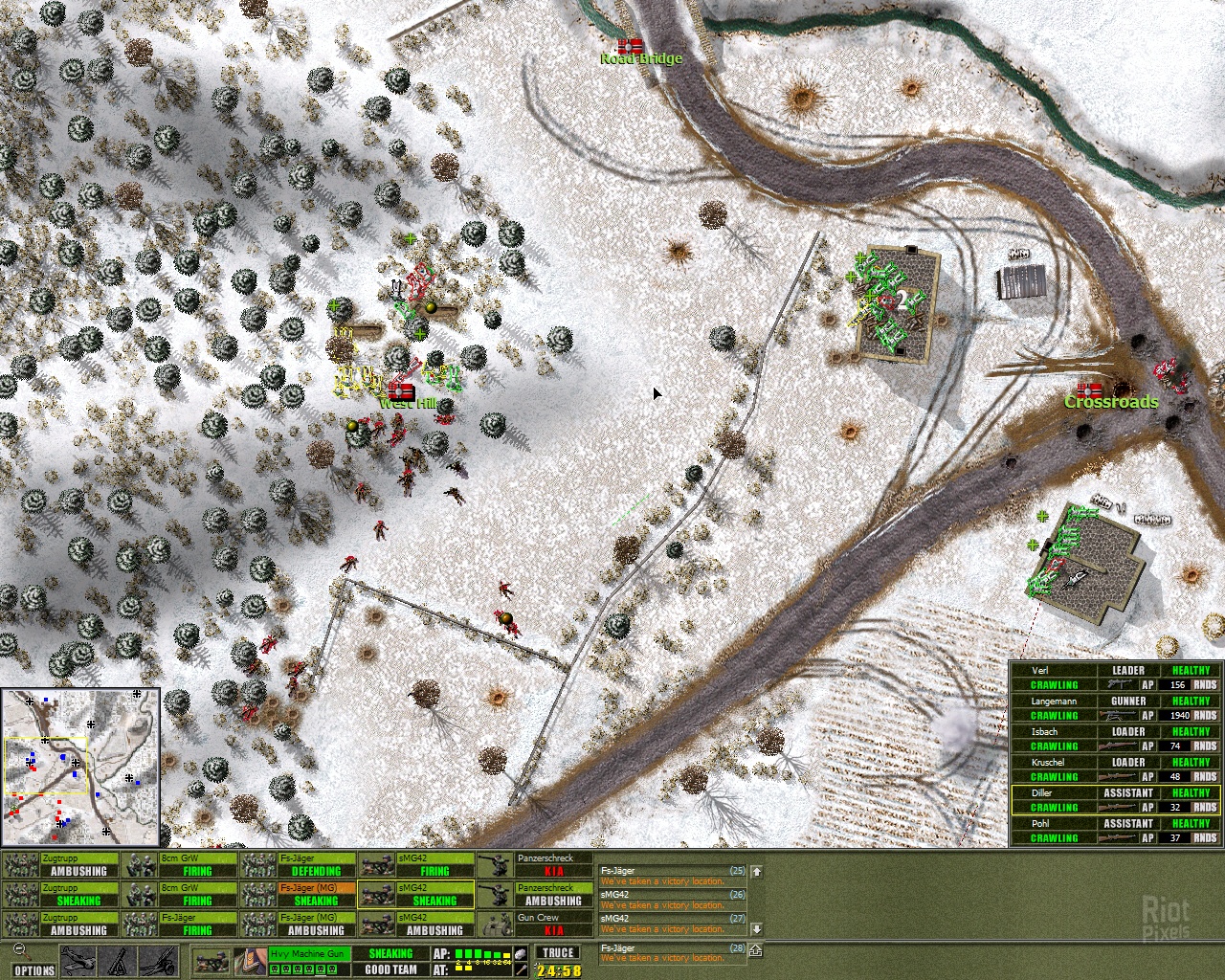Select the ambushing Panzerschreck team
This screenshot has height=980, width=1225.
click(x=536, y=894)
